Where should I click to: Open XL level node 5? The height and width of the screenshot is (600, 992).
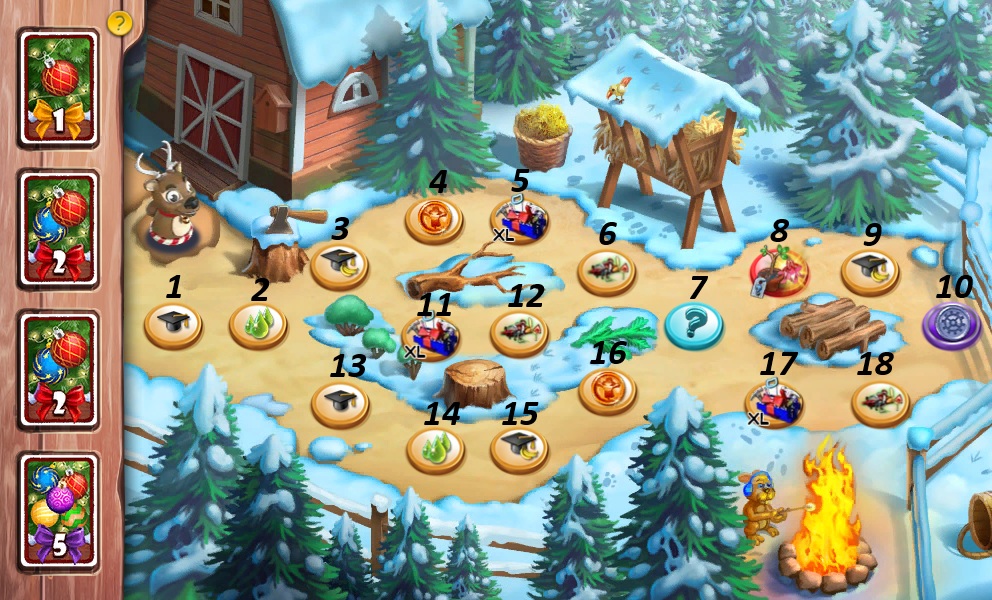(519, 221)
